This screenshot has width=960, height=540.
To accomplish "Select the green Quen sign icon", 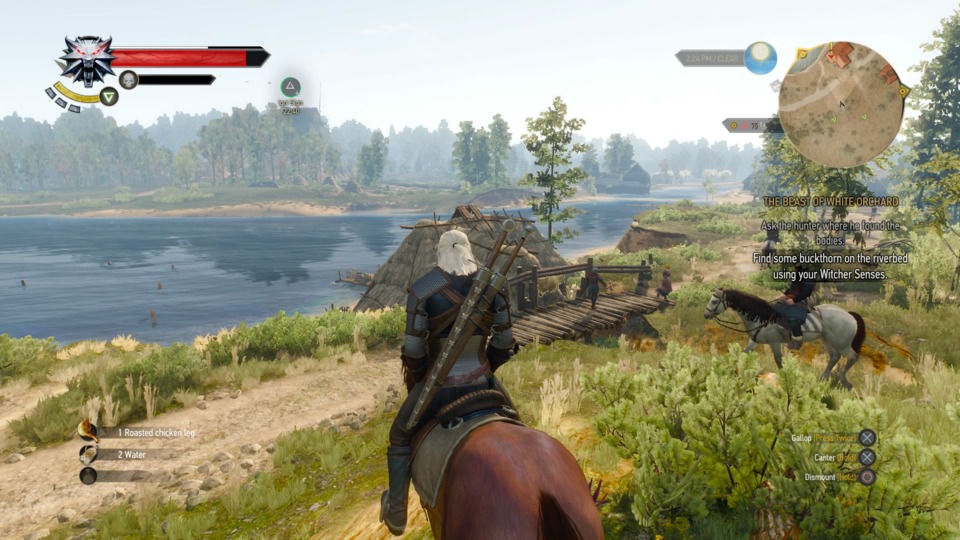I will point(109,96).
